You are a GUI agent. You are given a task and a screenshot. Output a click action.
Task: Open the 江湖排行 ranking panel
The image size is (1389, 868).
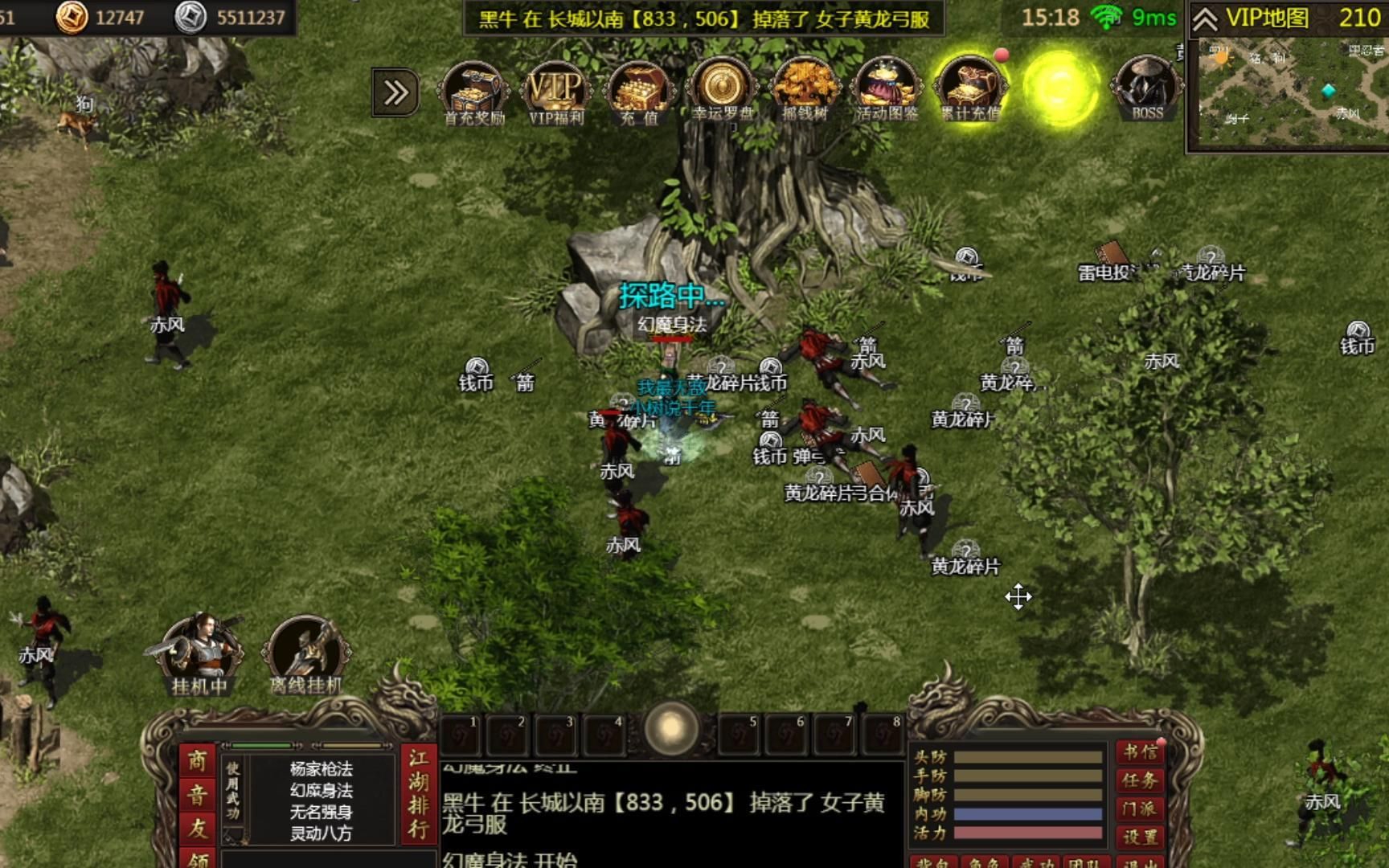point(418,794)
